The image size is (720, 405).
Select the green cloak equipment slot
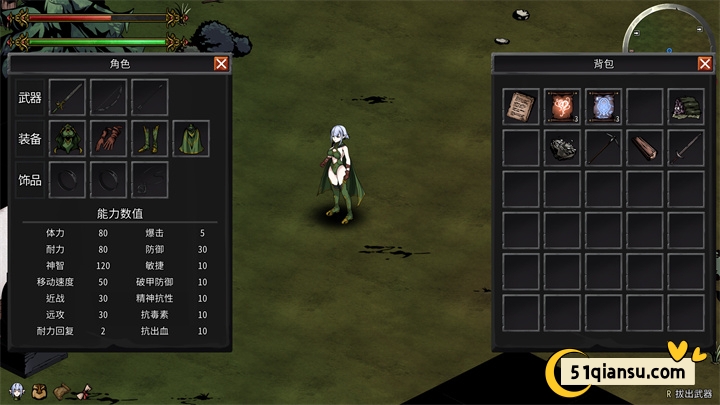point(191,139)
